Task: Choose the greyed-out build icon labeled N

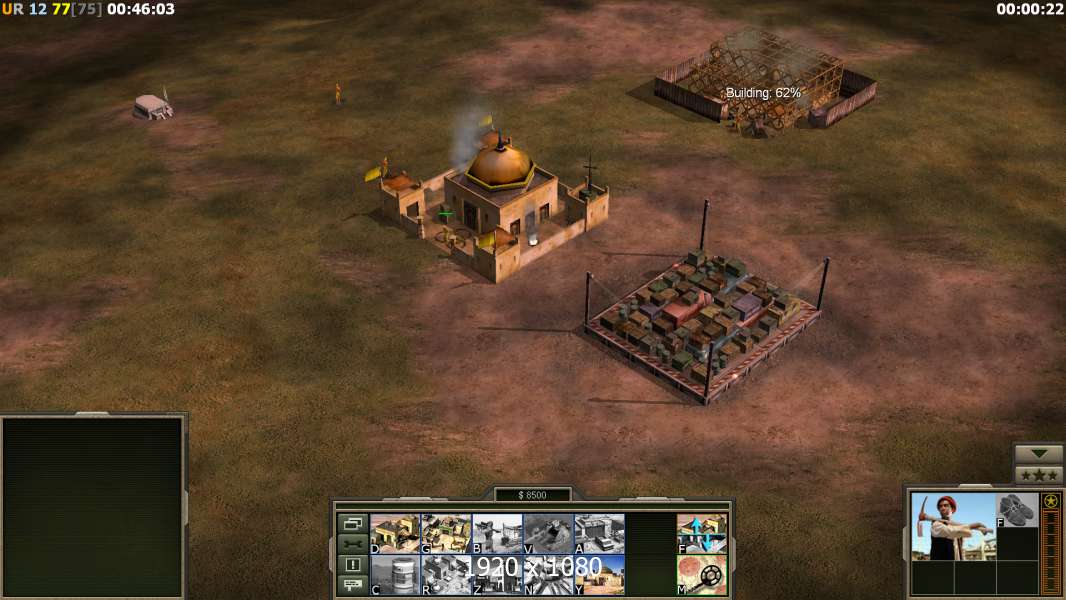Action: coord(548,575)
